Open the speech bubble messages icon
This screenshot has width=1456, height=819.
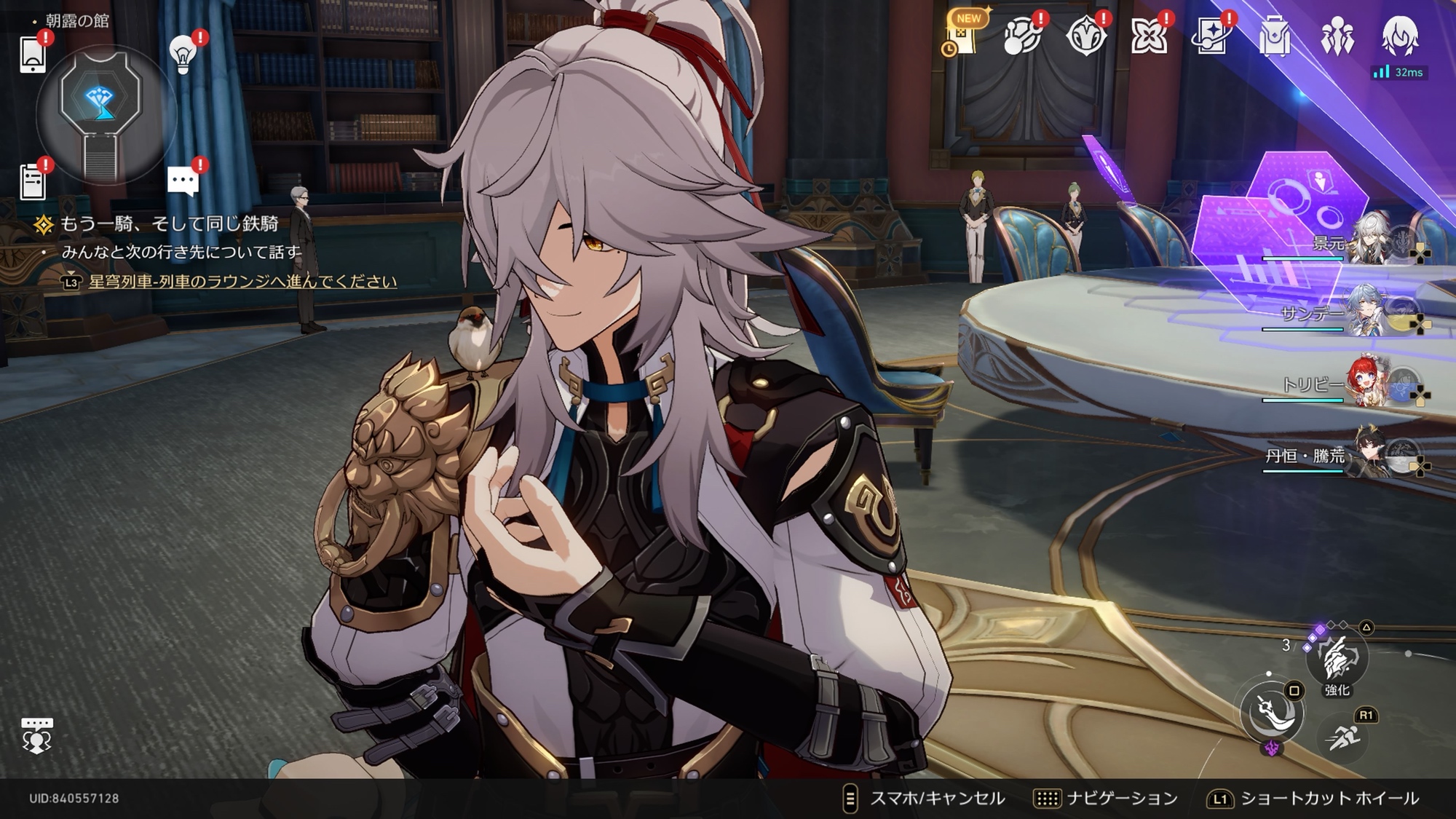tap(183, 181)
